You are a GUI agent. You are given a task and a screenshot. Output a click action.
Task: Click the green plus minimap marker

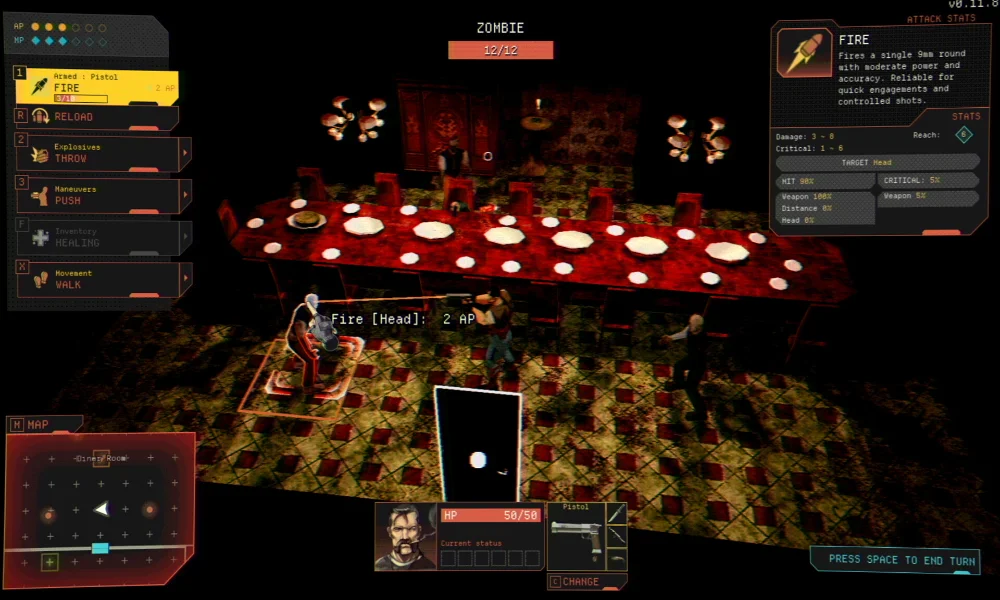pos(48,563)
